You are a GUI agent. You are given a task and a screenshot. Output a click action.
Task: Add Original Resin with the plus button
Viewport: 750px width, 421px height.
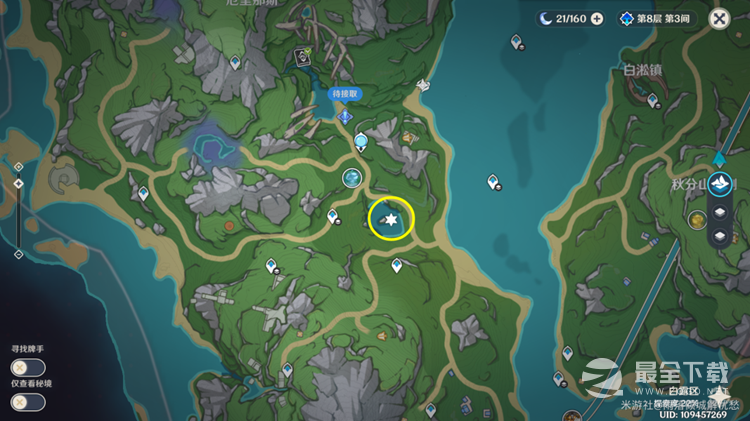597,18
